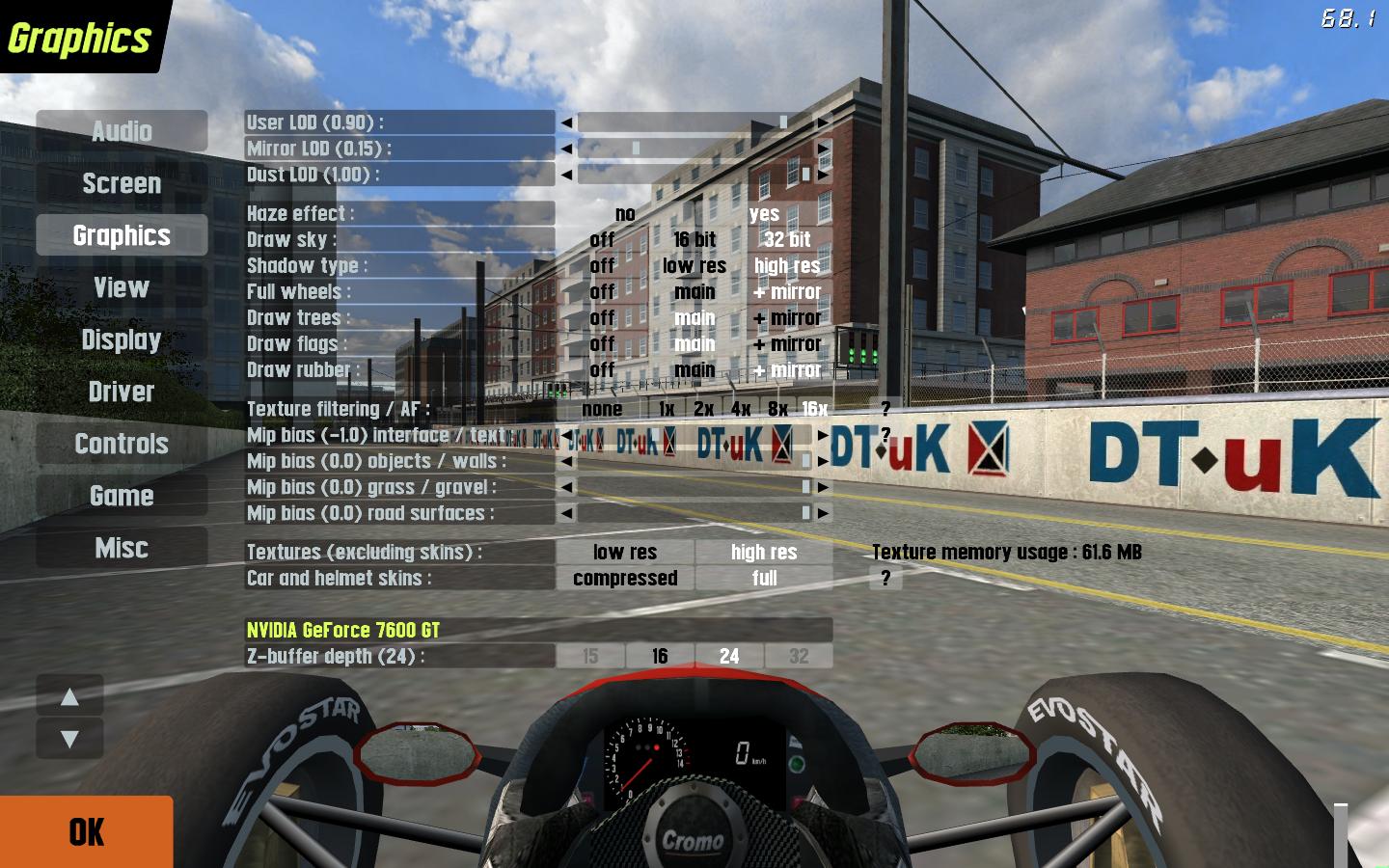This screenshot has height=868, width=1389.
Task: Open the Display options section
Action: pos(122,339)
